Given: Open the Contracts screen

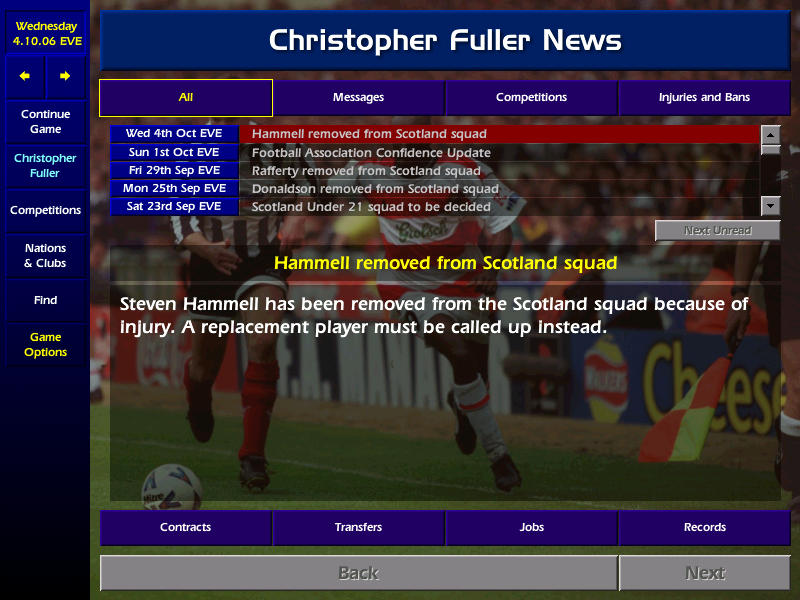Looking at the screenshot, I should point(186,527).
